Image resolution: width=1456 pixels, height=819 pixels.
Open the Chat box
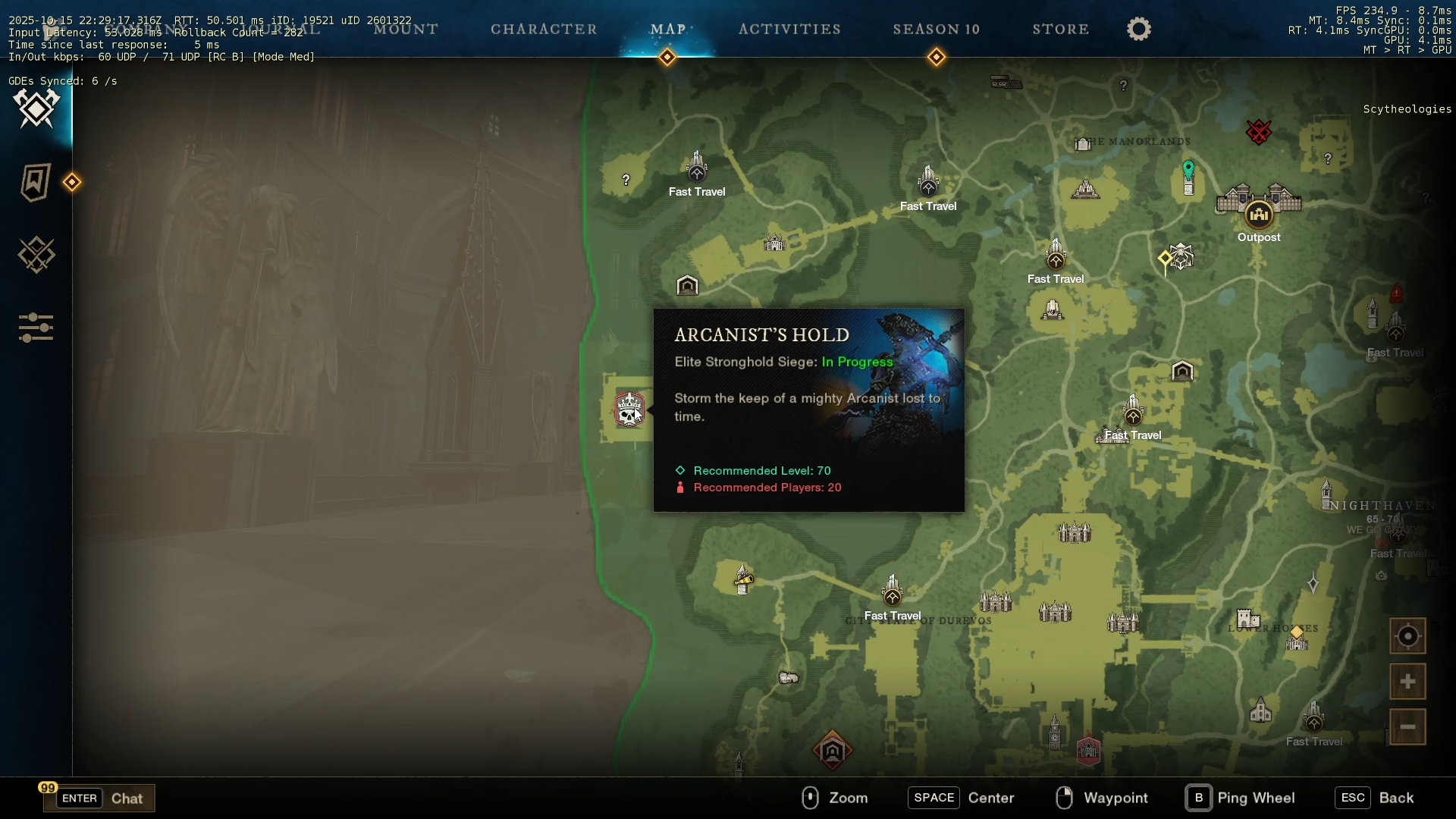(99, 798)
